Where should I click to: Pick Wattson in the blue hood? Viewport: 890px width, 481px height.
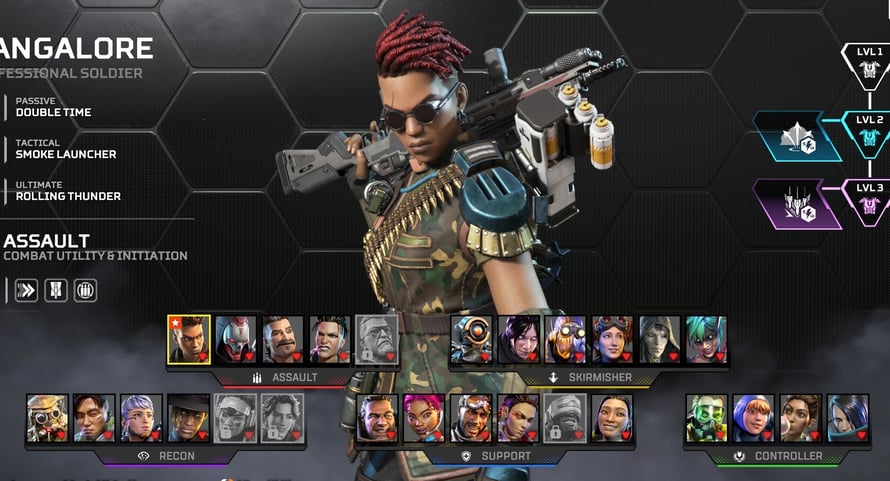[753, 417]
